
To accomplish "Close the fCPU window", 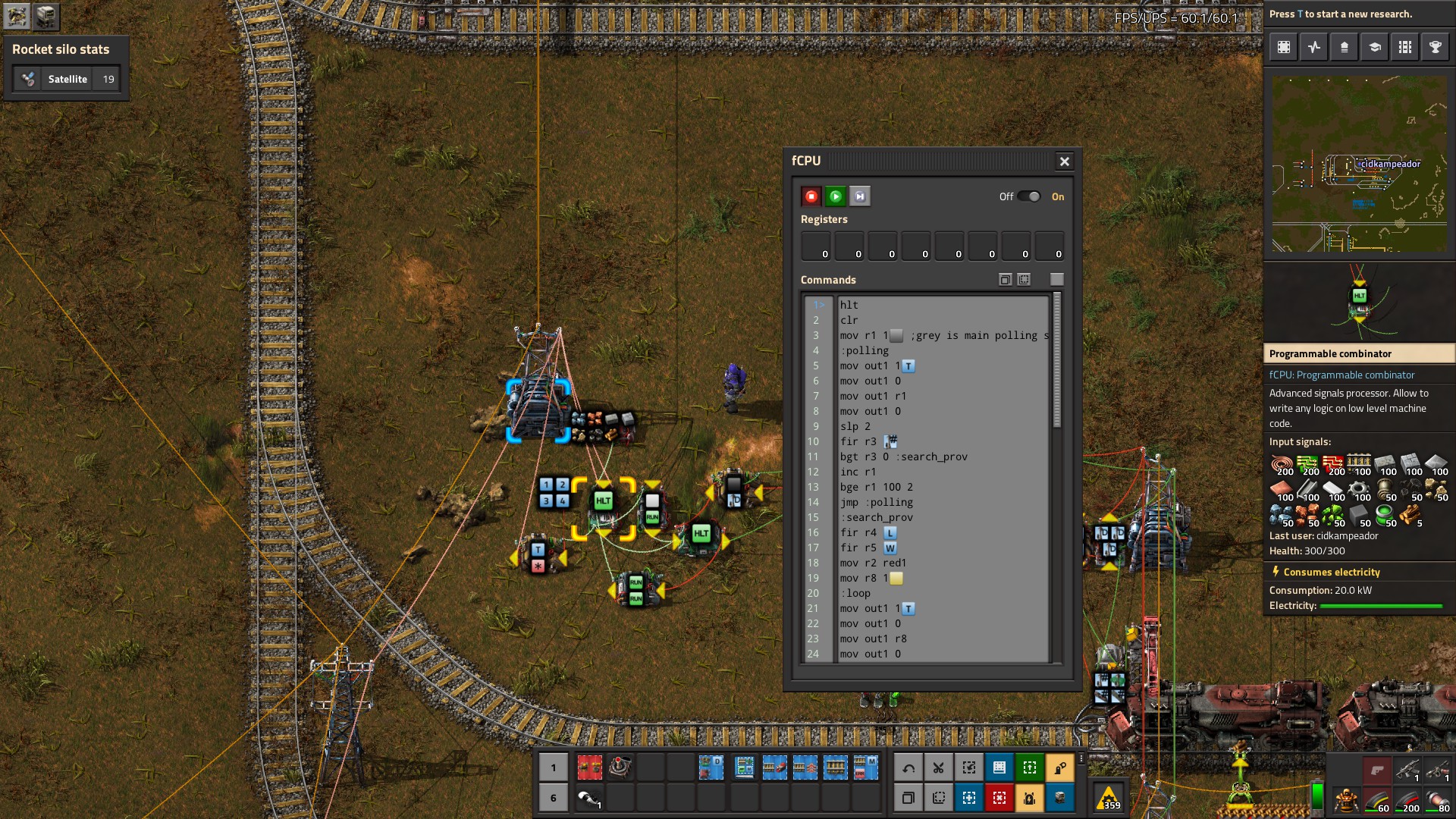I will (x=1064, y=161).
